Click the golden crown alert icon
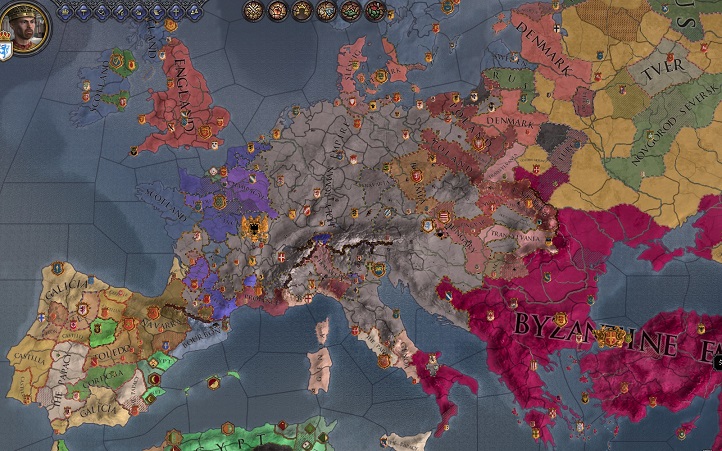This screenshot has width=722, height=451. click(303, 10)
